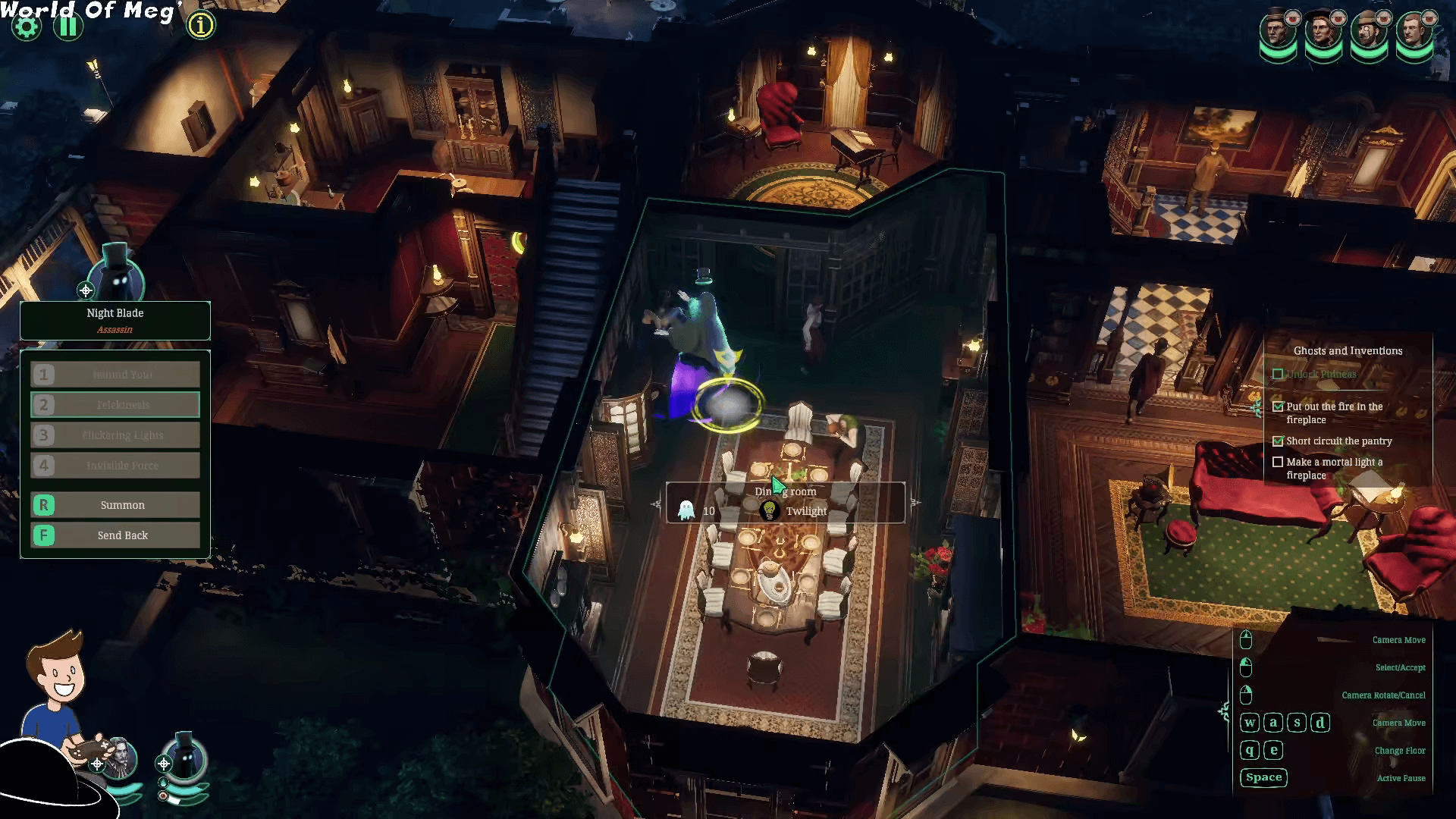Toggle the fireplace fire objective checkbox

point(1278,406)
